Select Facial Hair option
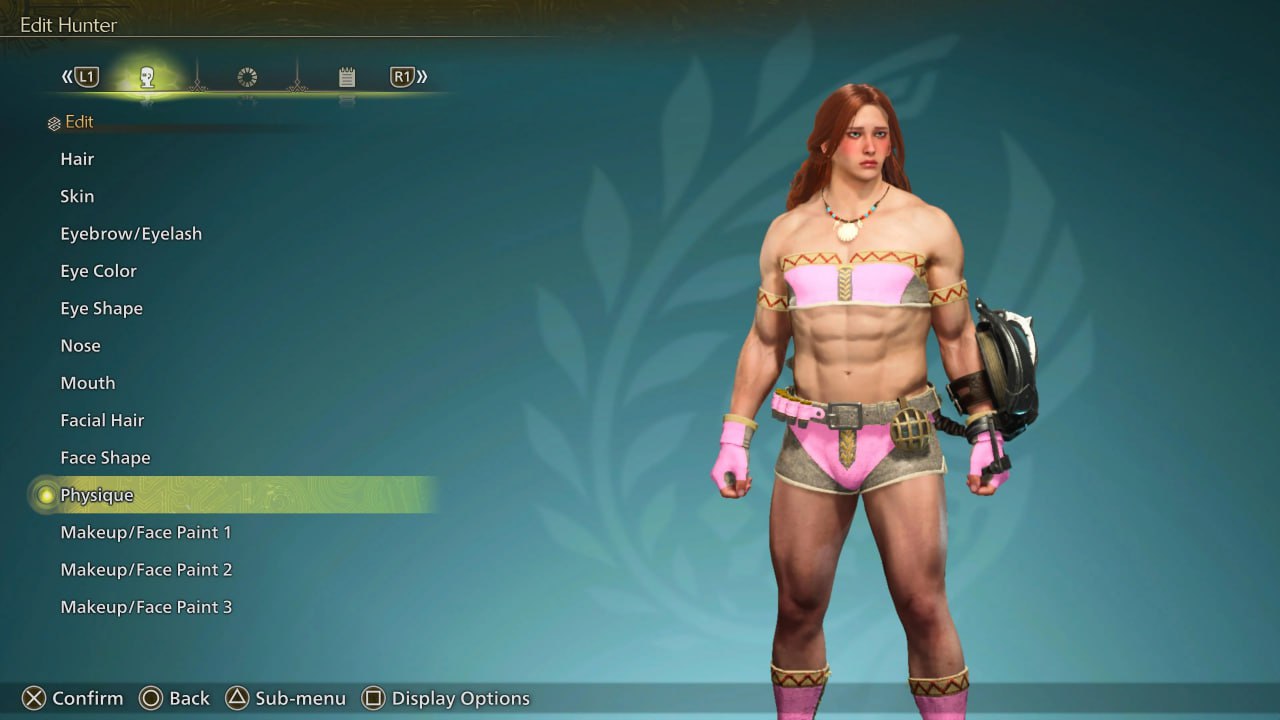Viewport: 1280px width, 720px height. point(102,420)
